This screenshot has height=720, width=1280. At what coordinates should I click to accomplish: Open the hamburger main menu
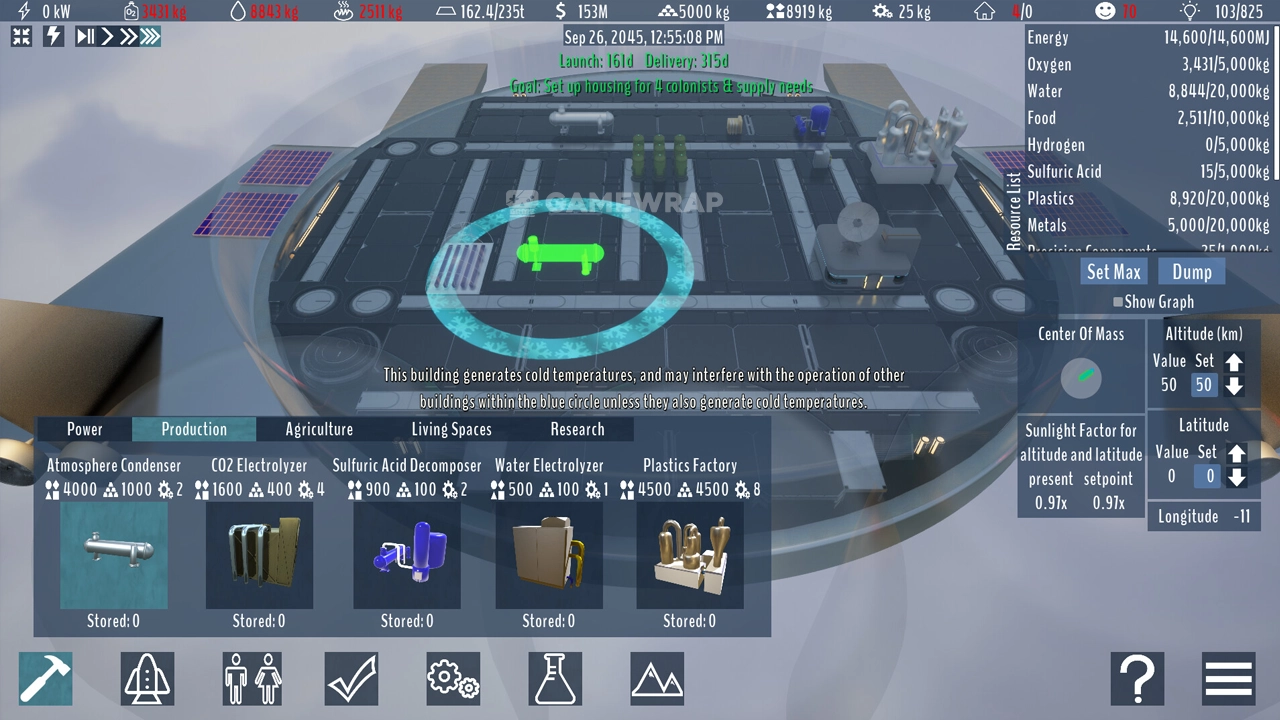pyautogui.click(x=1228, y=679)
